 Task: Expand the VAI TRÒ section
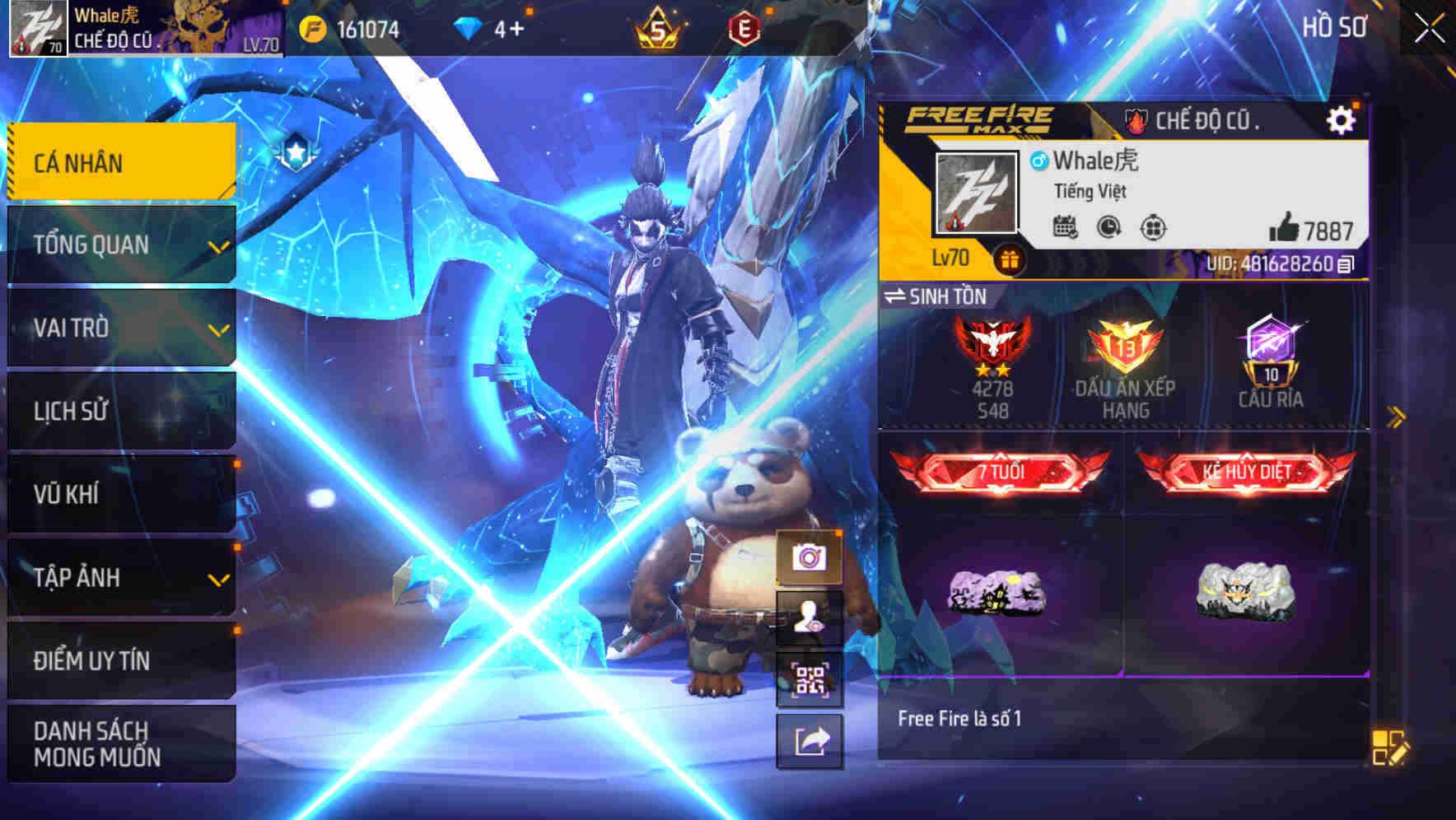[x=120, y=328]
